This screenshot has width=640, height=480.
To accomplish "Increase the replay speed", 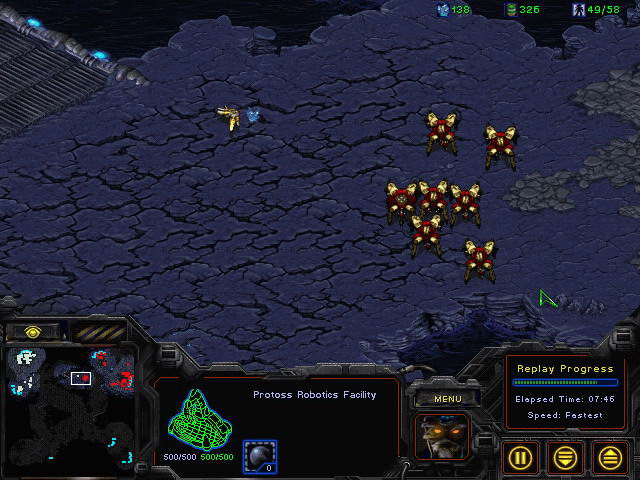I will [610, 457].
